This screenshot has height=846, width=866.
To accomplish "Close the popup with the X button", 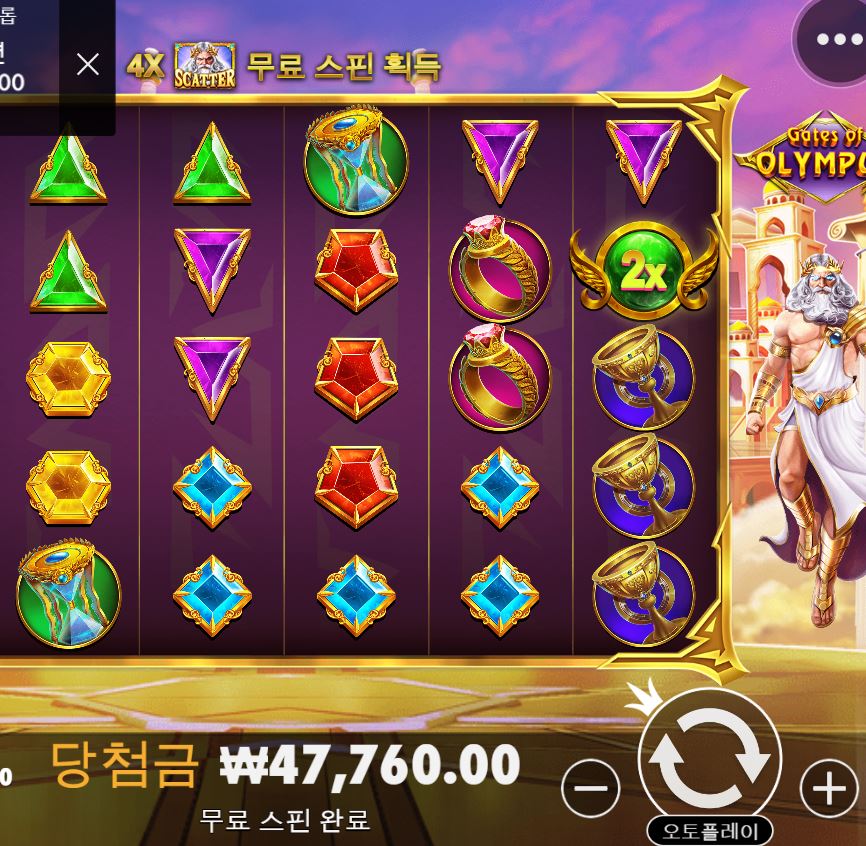I will click(88, 65).
